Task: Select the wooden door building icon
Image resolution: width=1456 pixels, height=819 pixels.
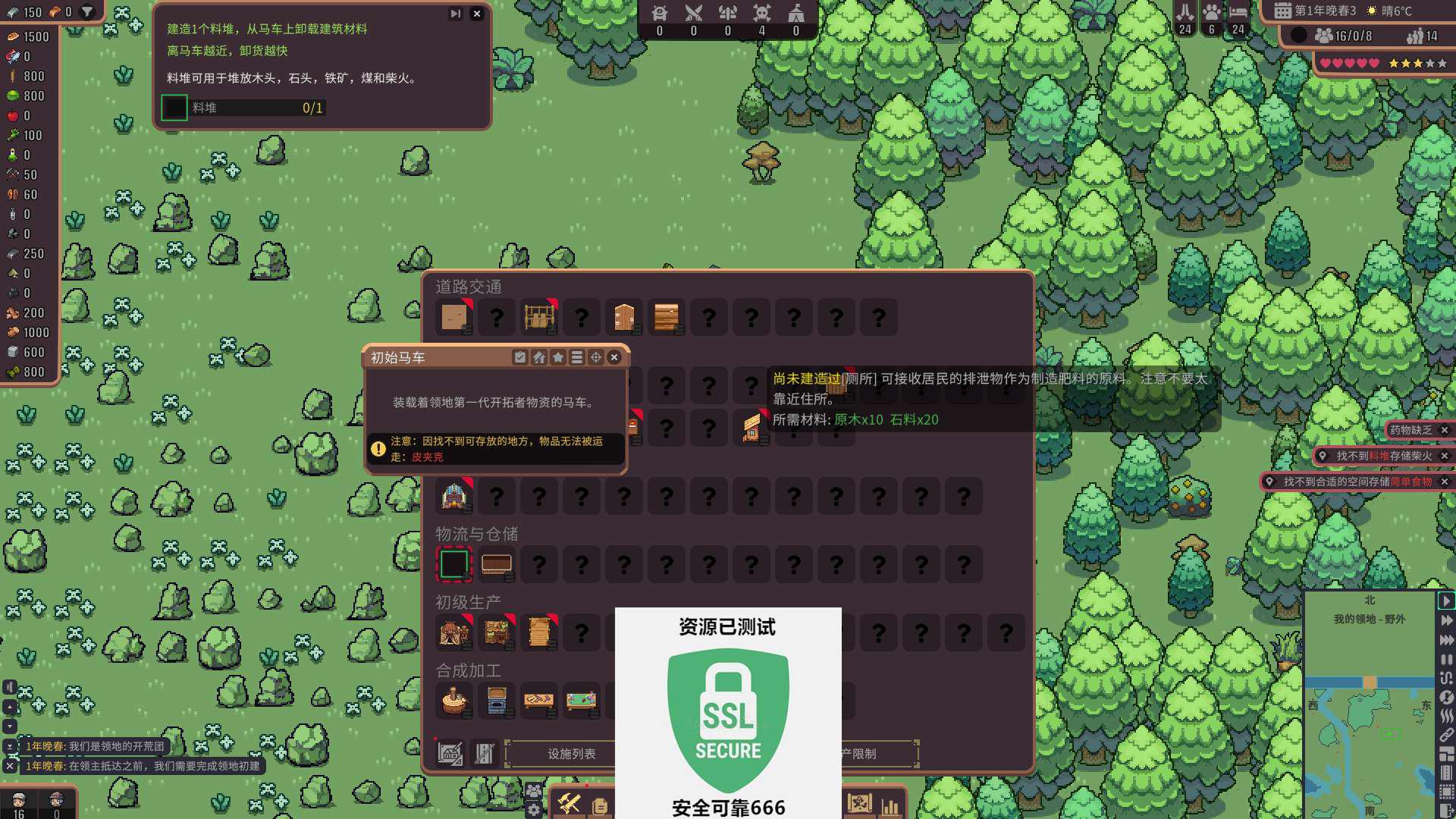Action: (624, 317)
